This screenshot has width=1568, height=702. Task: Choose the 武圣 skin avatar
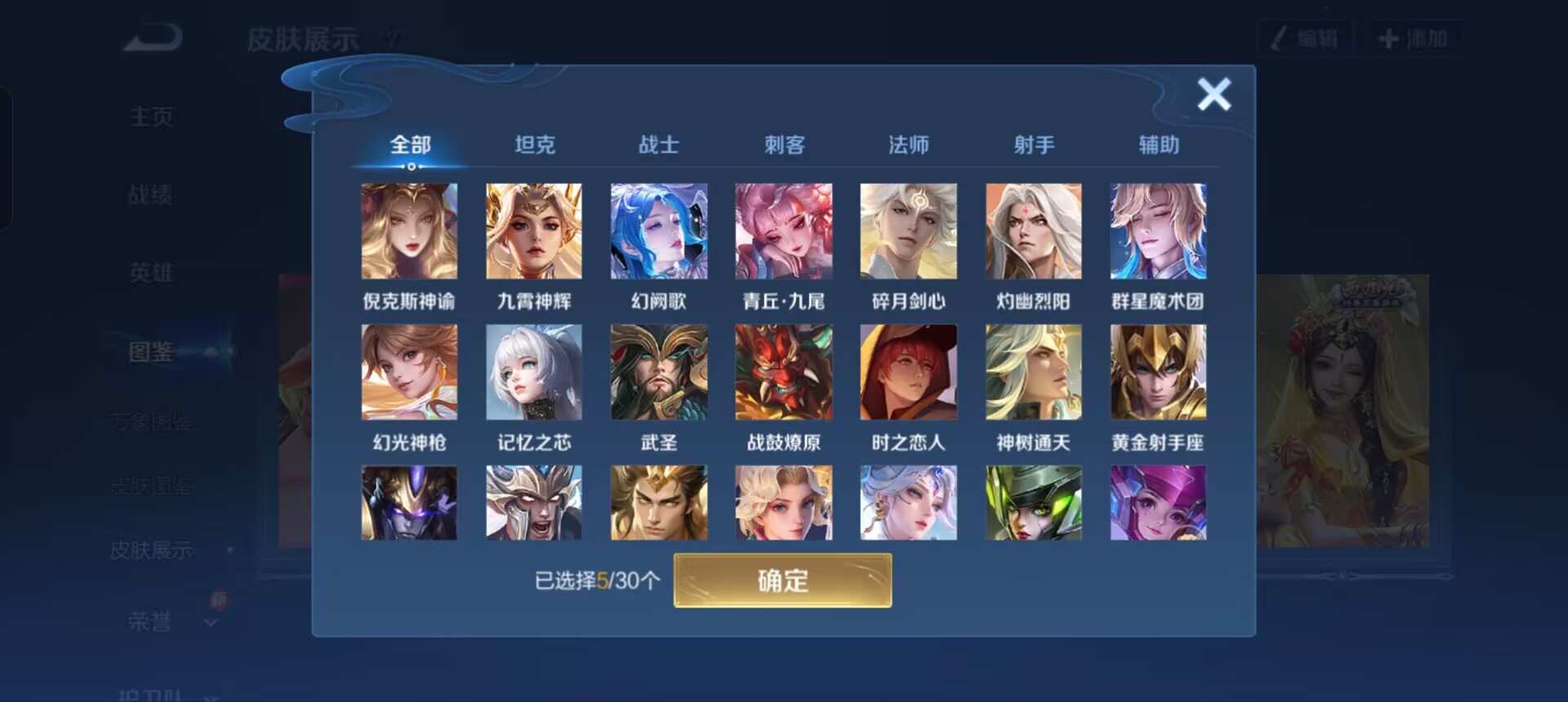(659, 371)
